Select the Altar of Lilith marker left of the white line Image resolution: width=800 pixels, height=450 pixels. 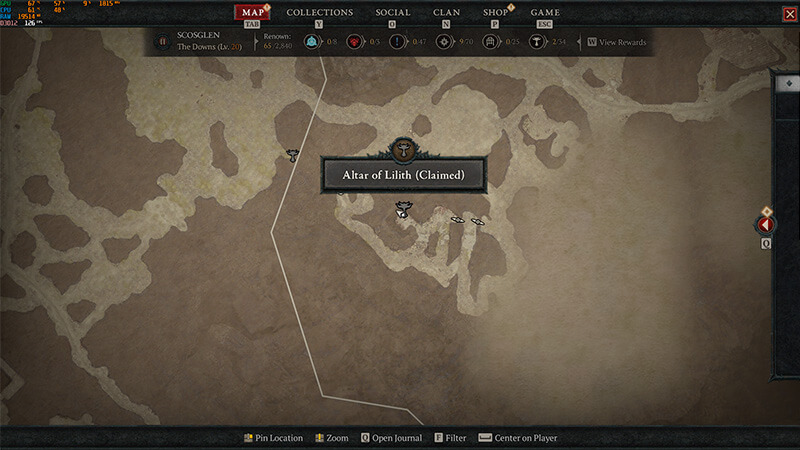pyautogui.click(x=293, y=155)
